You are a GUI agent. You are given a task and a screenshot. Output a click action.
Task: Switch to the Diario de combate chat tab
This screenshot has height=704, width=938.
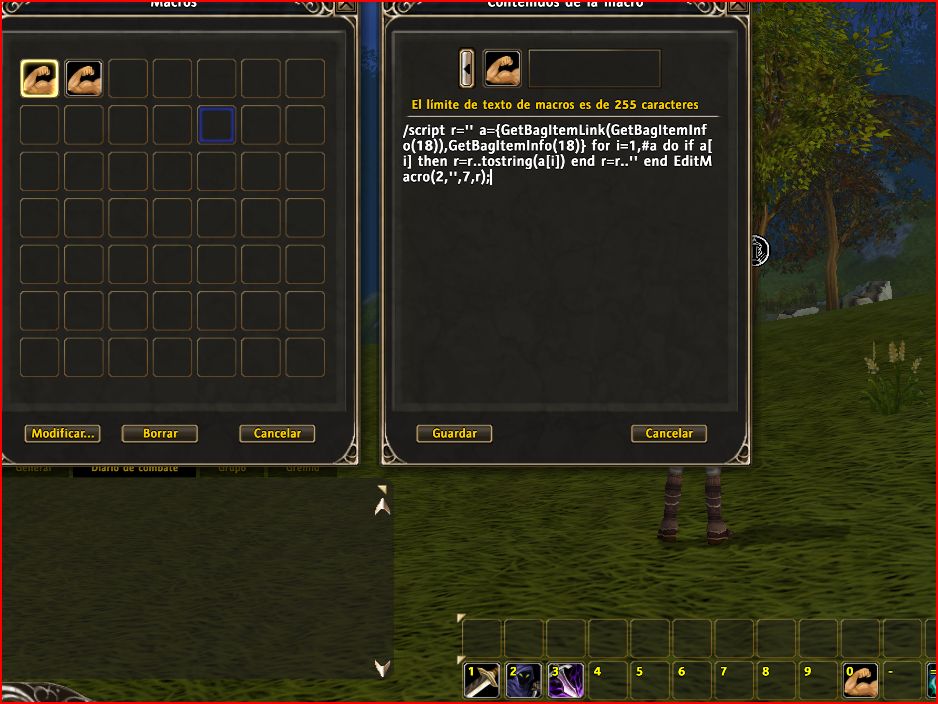coord(134,468)
